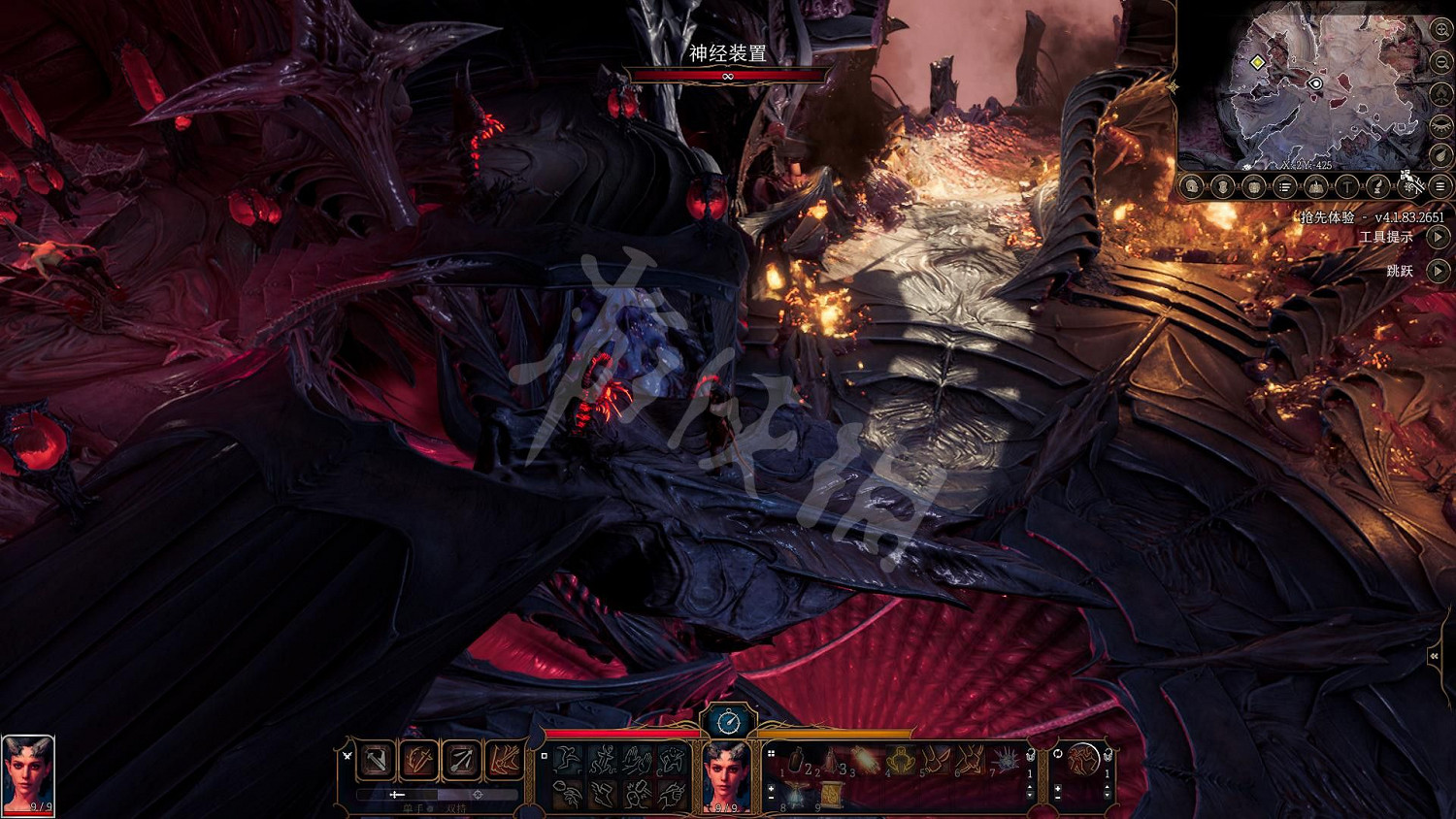Activate the spiked burst spell in slot 7
The width and height of the screenshot is (1456, 819).
tap(1005, 760)
